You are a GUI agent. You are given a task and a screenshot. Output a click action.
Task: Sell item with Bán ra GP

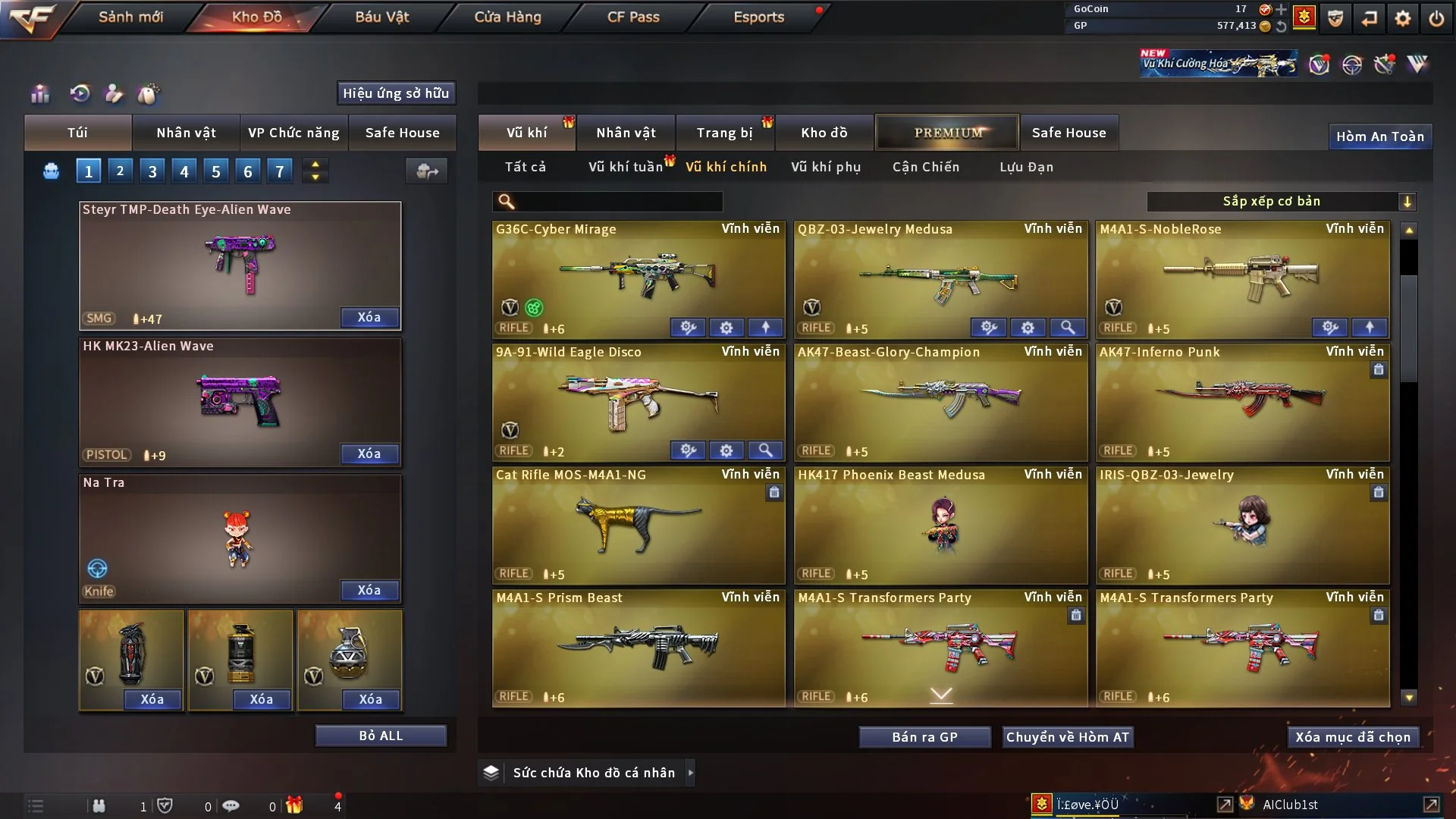[x=924, y=737]
